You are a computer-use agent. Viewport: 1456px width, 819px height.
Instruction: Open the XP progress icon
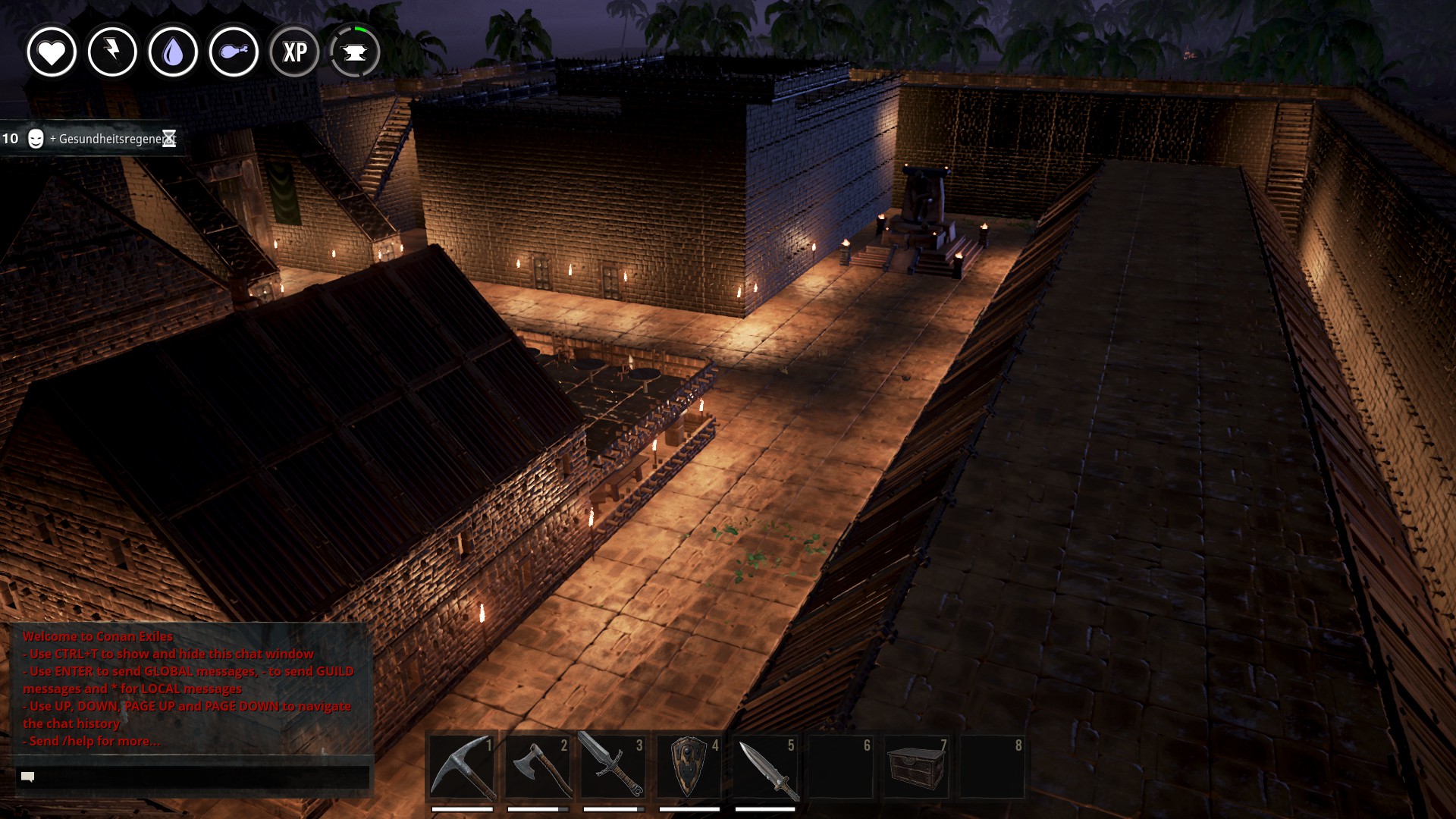point(294,52)
